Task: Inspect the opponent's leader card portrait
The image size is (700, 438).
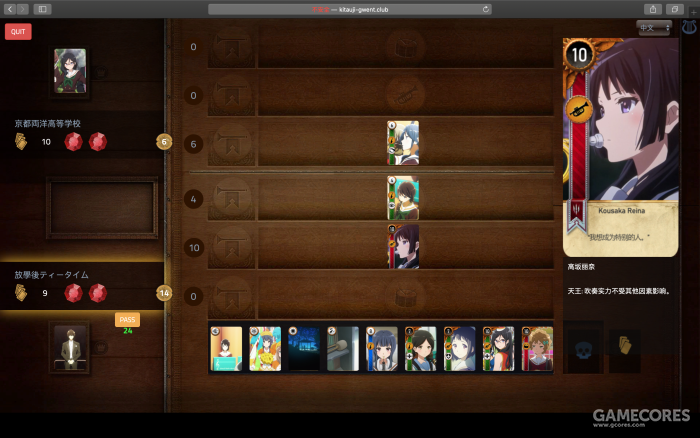Action: 70,71
